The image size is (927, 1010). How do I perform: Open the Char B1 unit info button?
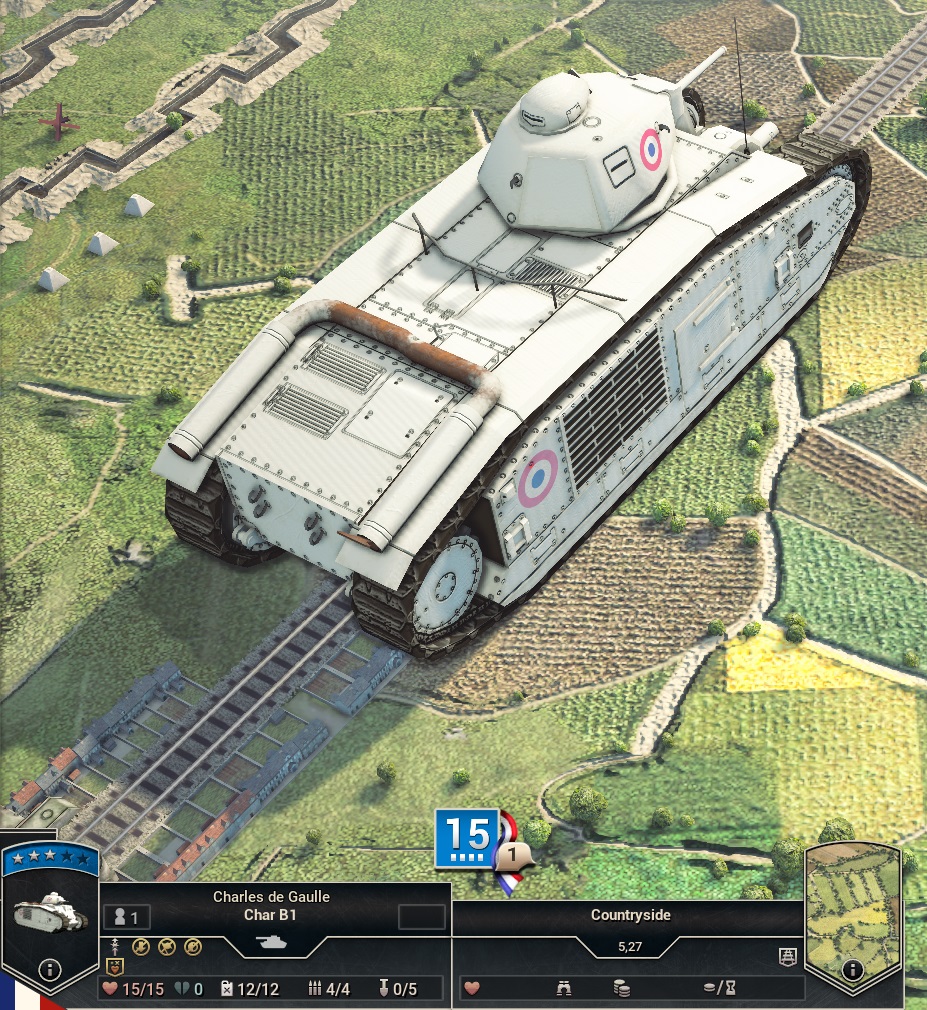(x=48, y=969)
